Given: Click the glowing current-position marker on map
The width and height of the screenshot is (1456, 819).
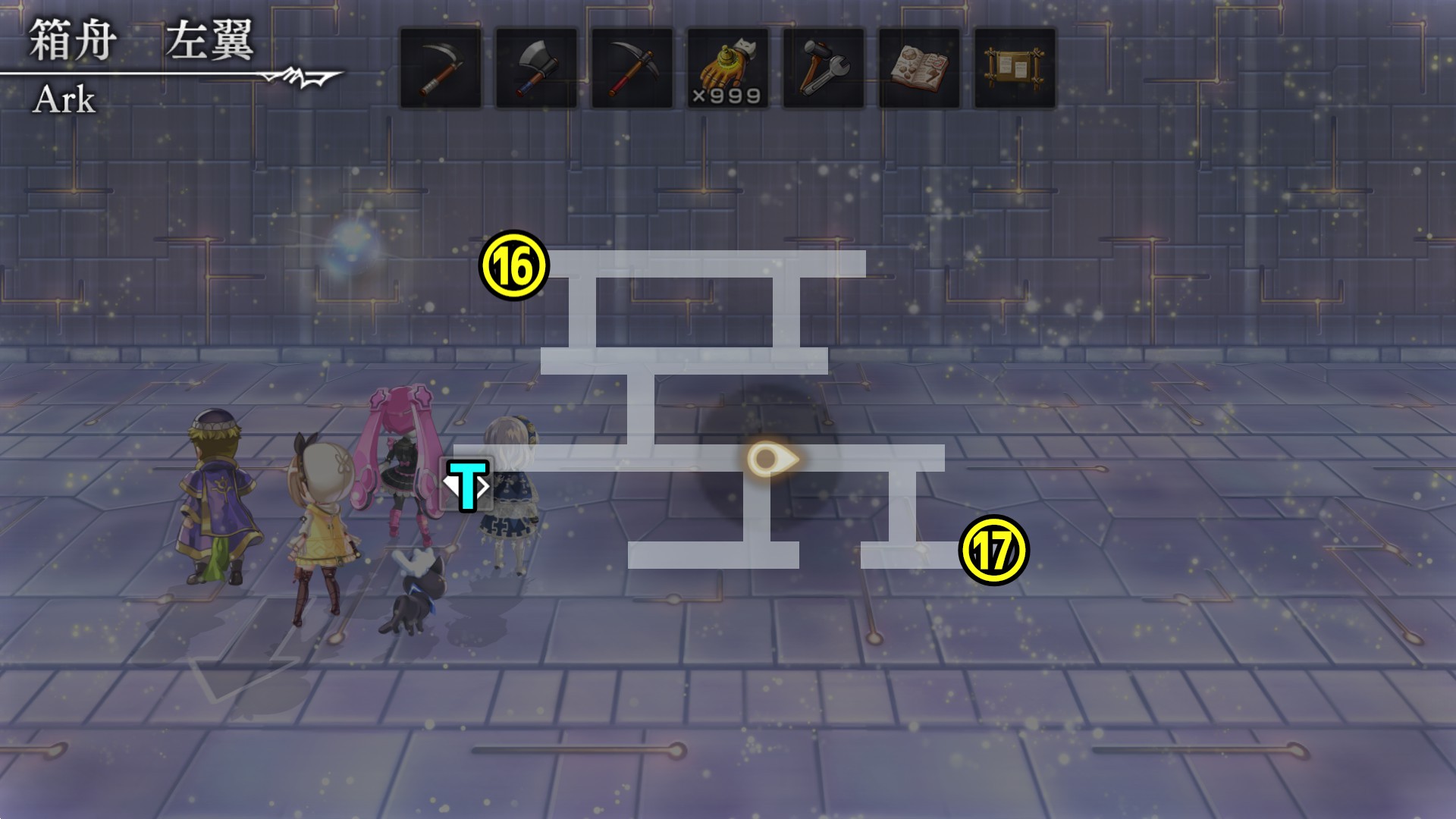Looking at the screenshot, I should pos(770,459).
